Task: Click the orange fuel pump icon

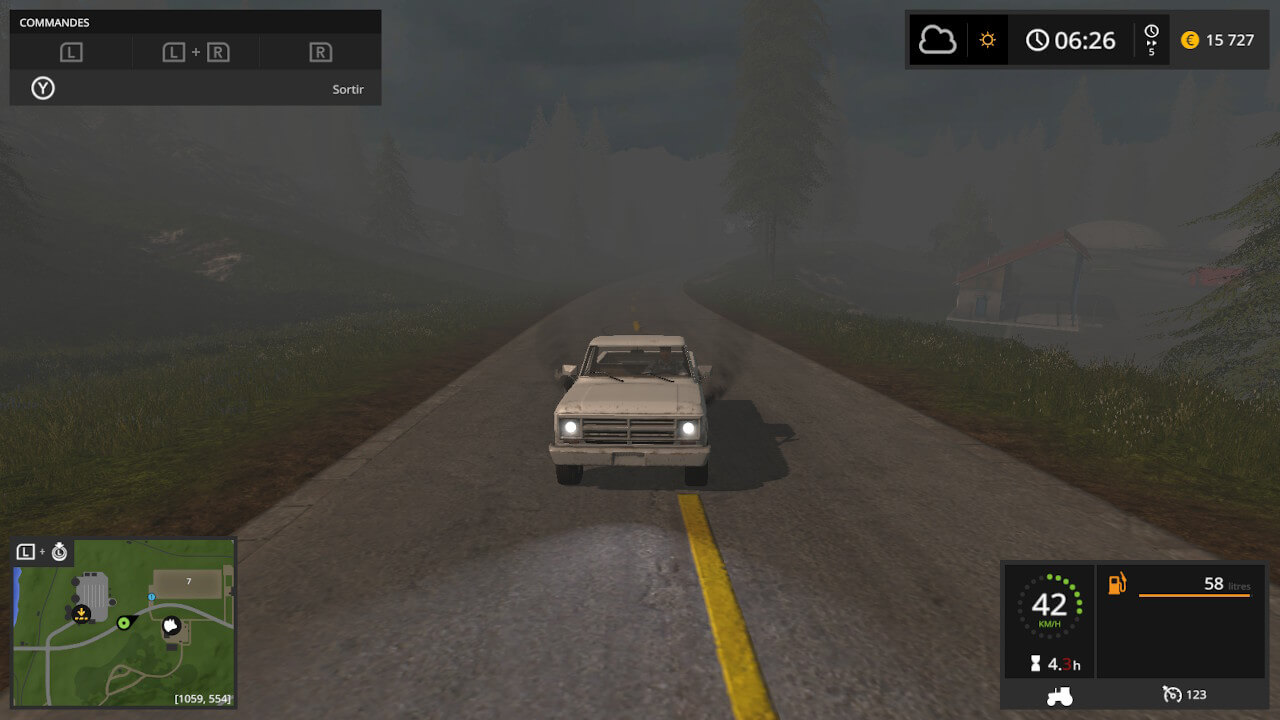Action: 1117,583
